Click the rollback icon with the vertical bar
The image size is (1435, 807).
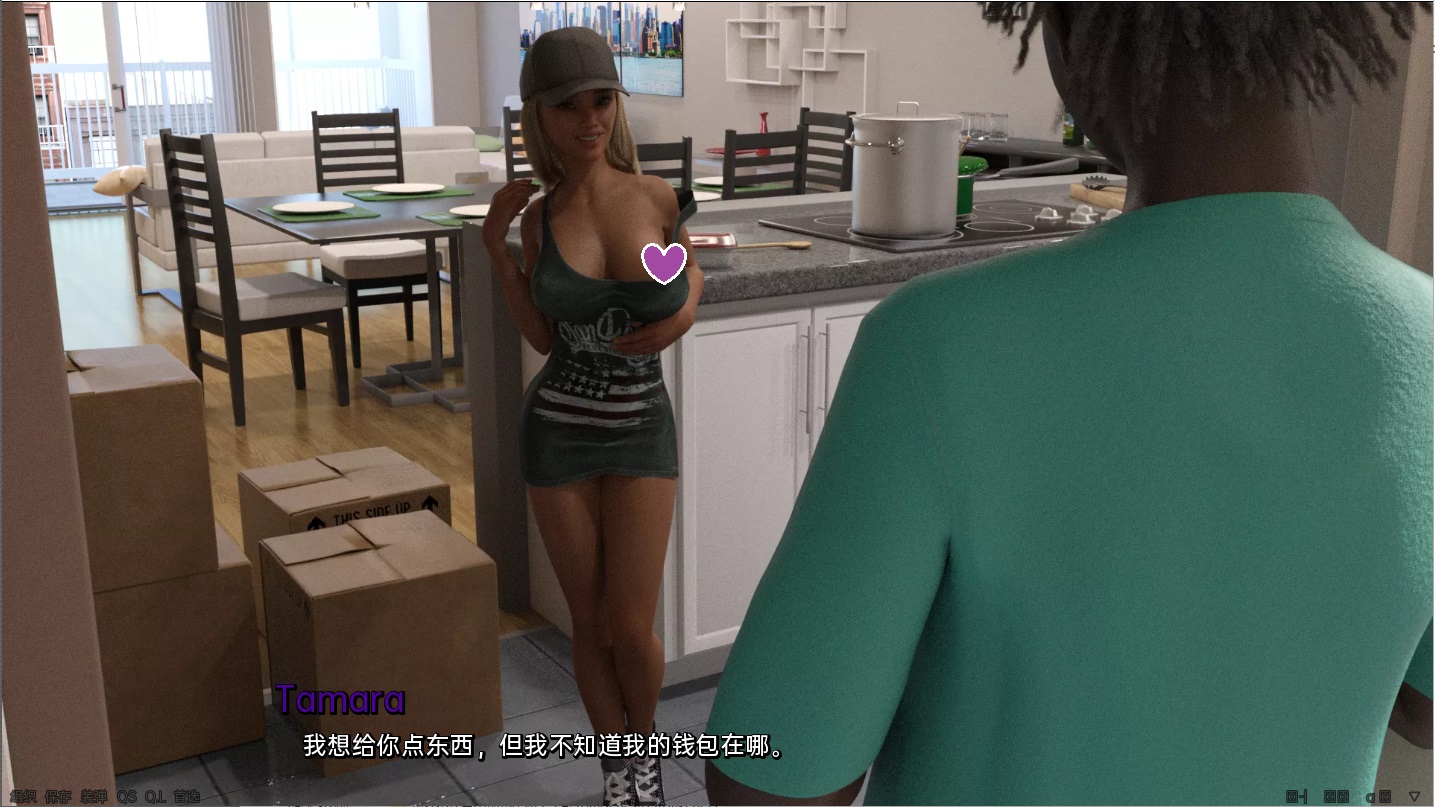click(x=1295, y=795)
